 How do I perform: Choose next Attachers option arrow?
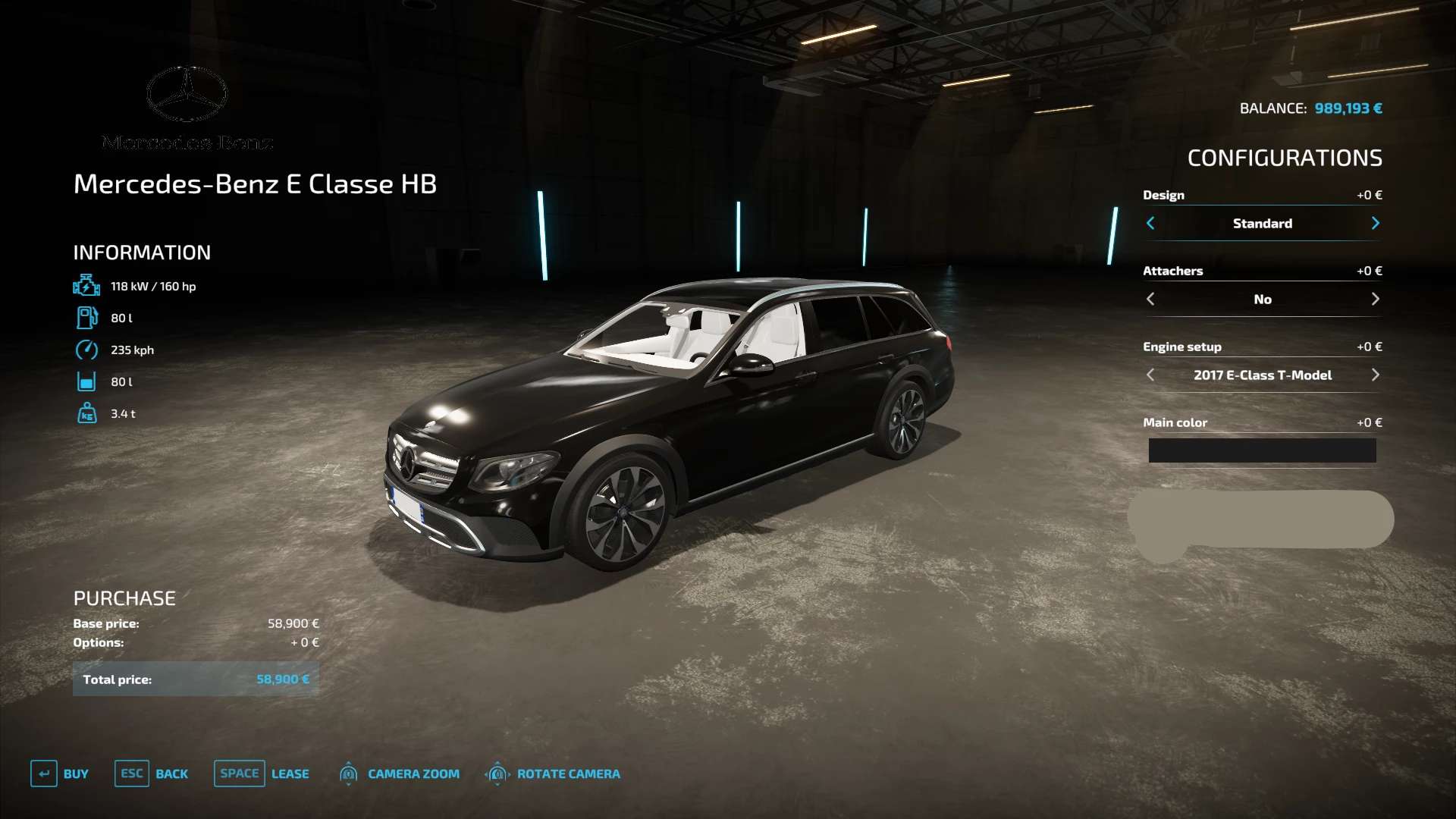(x=1375, y=299)
